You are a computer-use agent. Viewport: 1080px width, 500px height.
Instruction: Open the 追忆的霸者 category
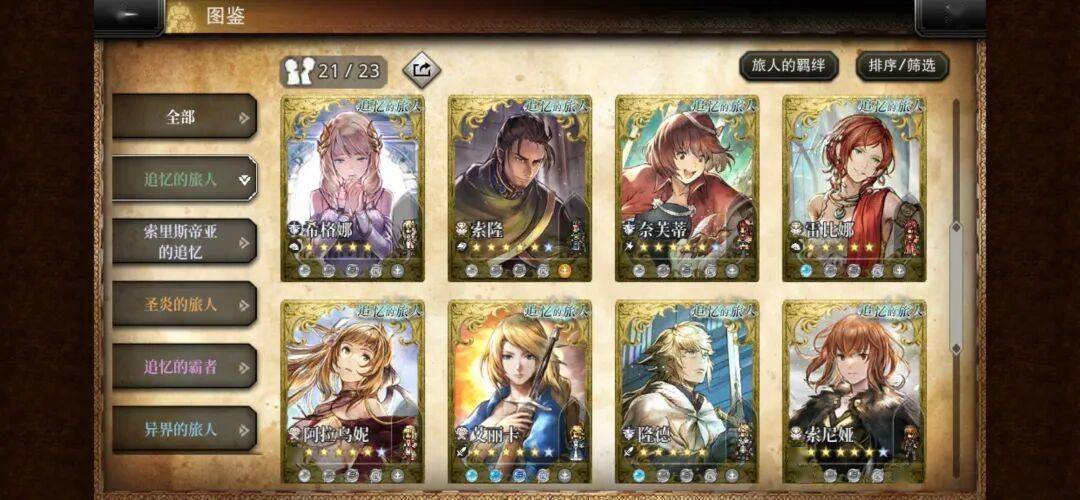point(184,366)
